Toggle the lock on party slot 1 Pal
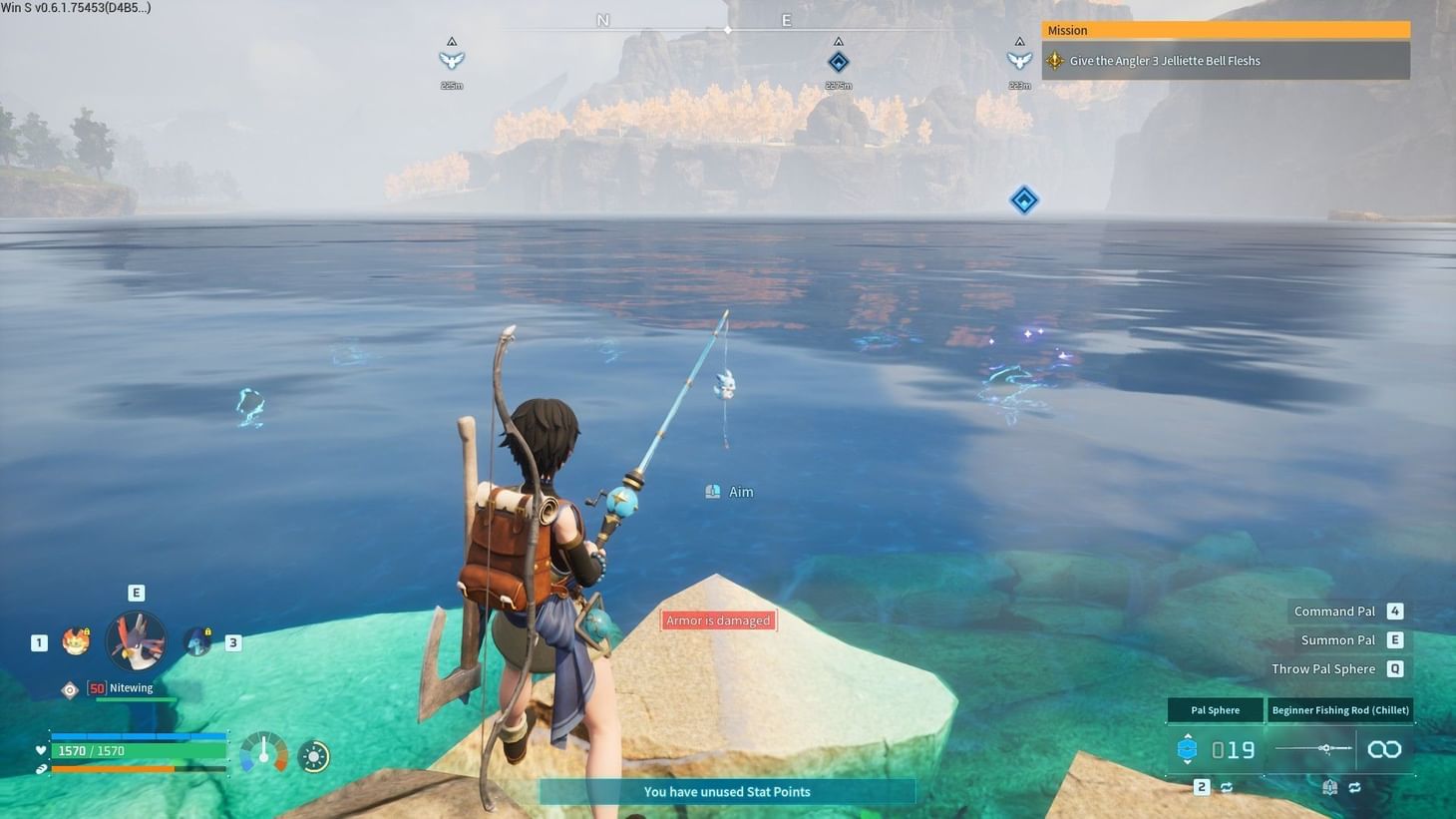This screenshot has width=1456, height=819. pos(86,632)
